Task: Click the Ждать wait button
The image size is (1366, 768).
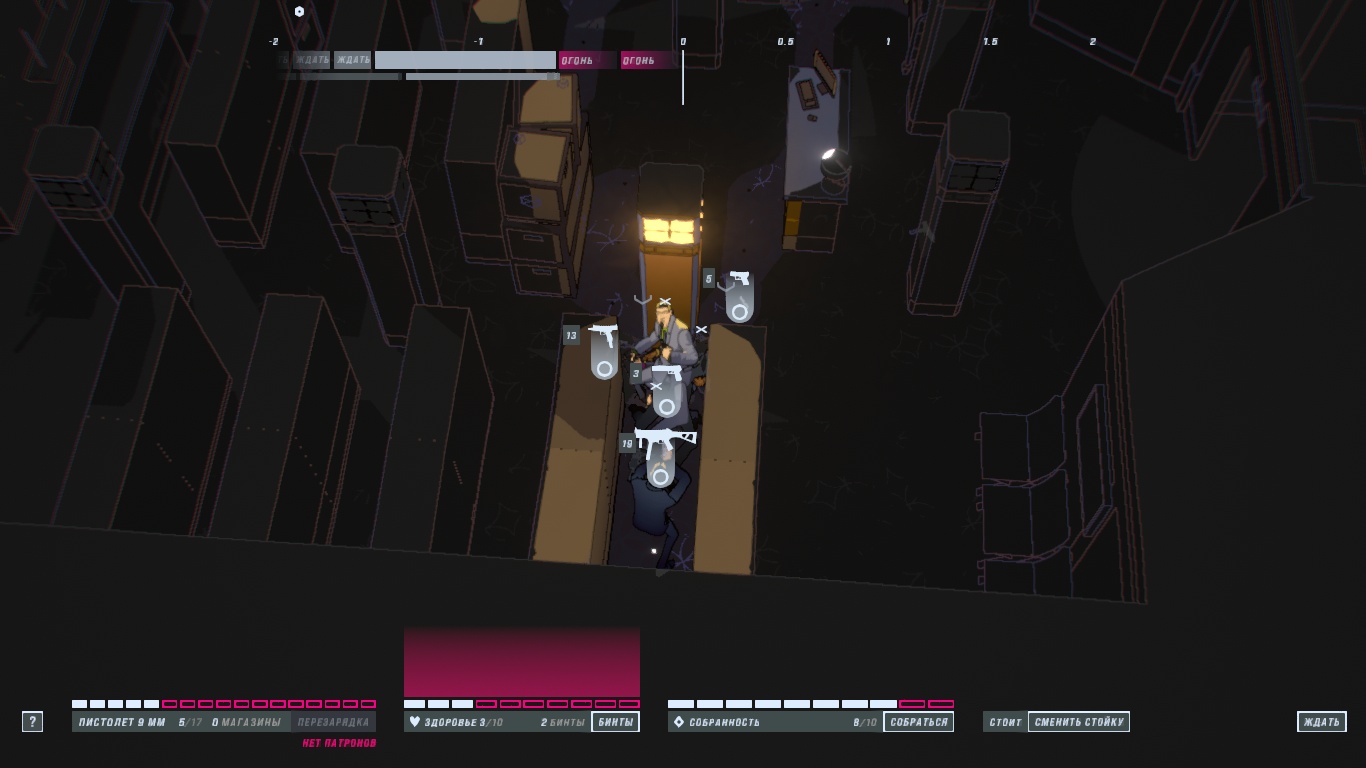Action: click(1321, 722)
